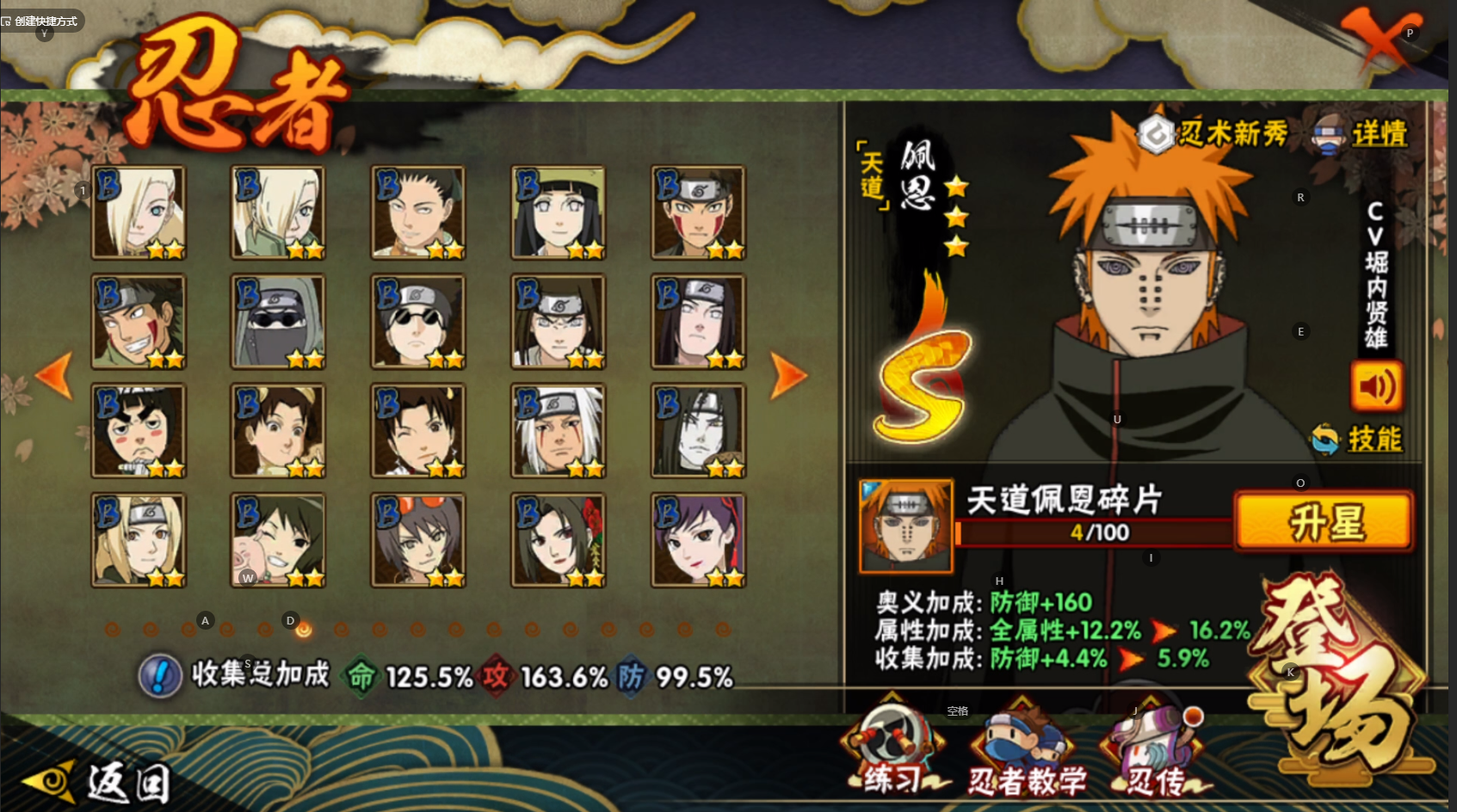Select the Jiraiya white-haired portrait
The image size is (1457, 812).
point(558,430)
